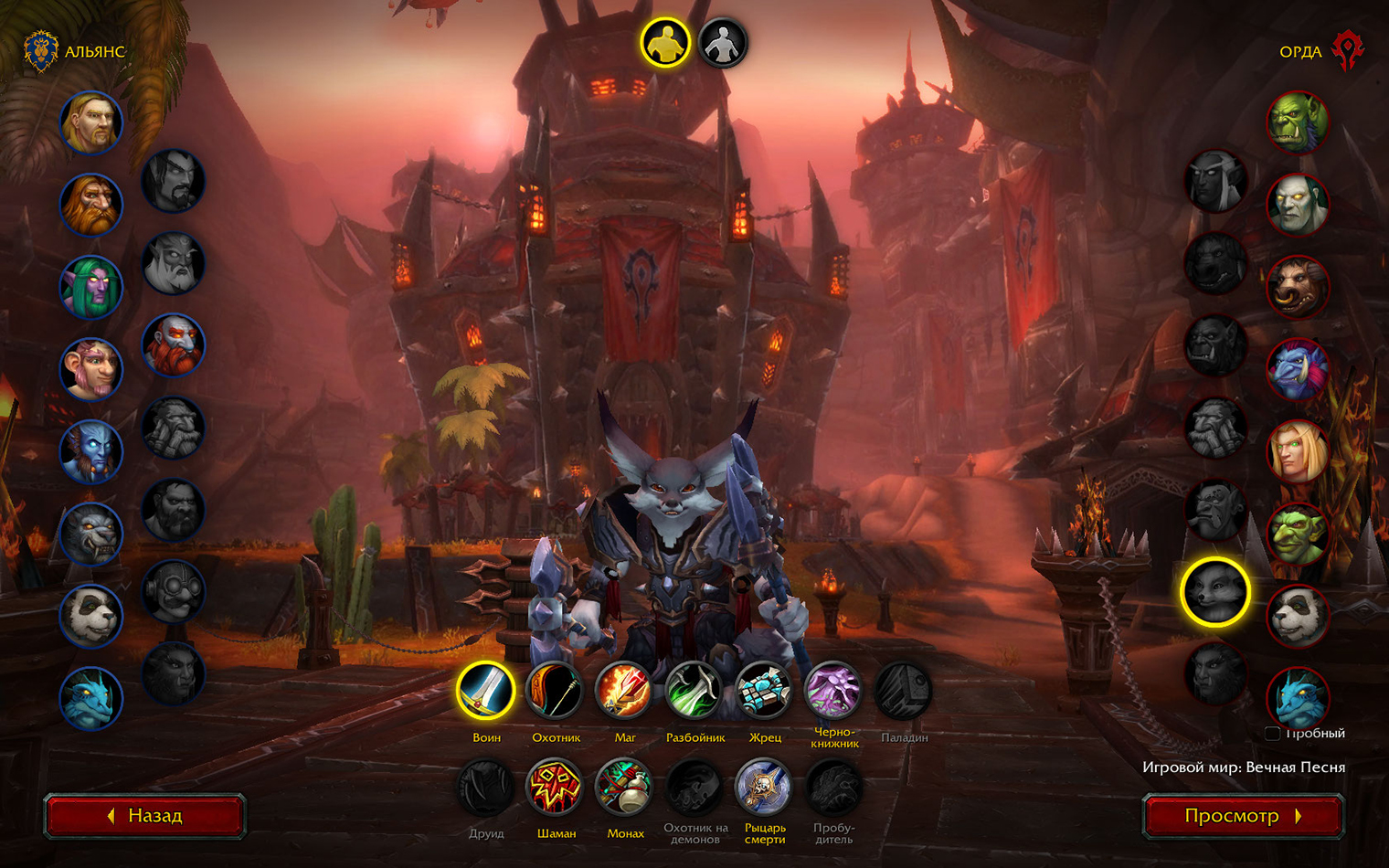Choose the Чернокнижник warlock class

click(x=833, y=691)
